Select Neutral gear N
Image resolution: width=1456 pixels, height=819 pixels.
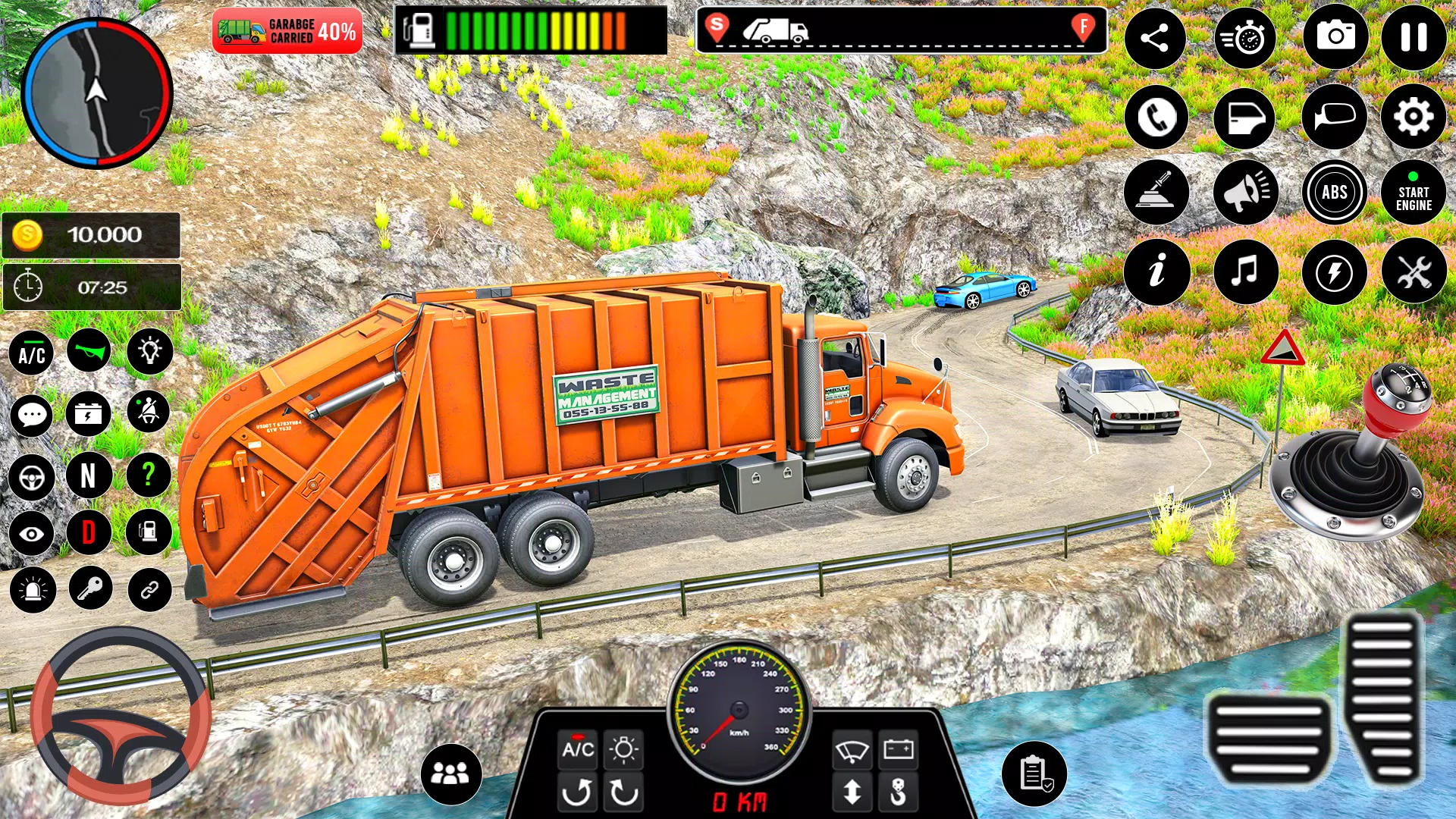(x=89, y=476)
